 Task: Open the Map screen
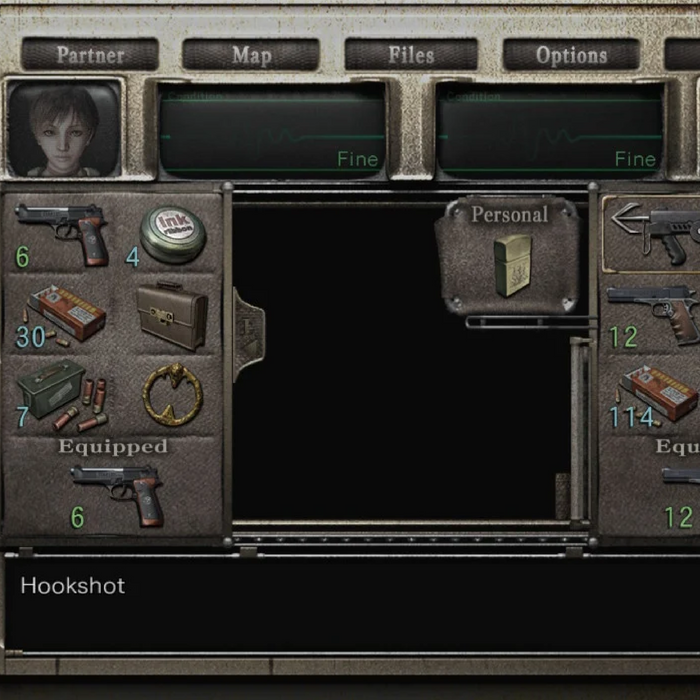(x=251, y=55)
